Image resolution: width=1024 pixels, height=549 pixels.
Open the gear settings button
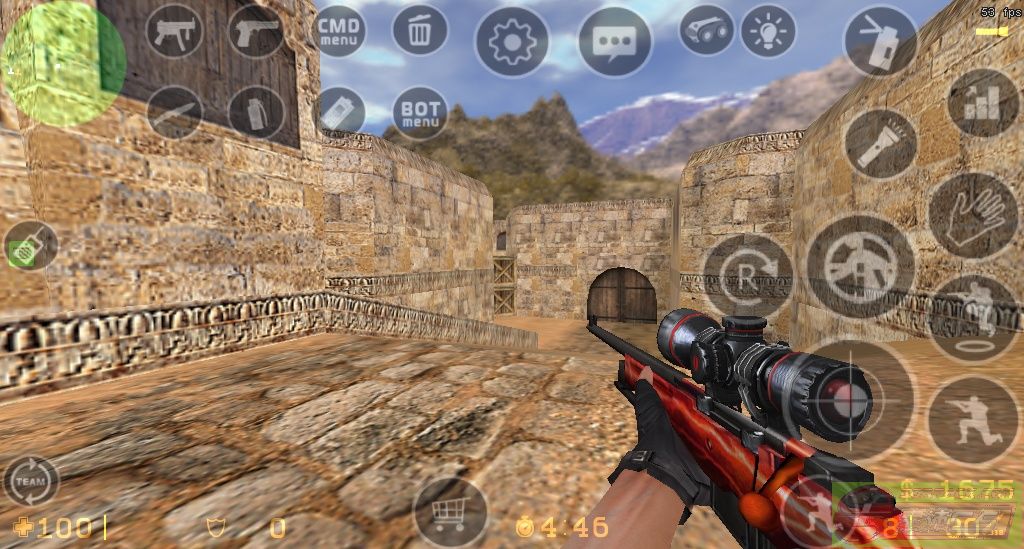coord(511,42)
